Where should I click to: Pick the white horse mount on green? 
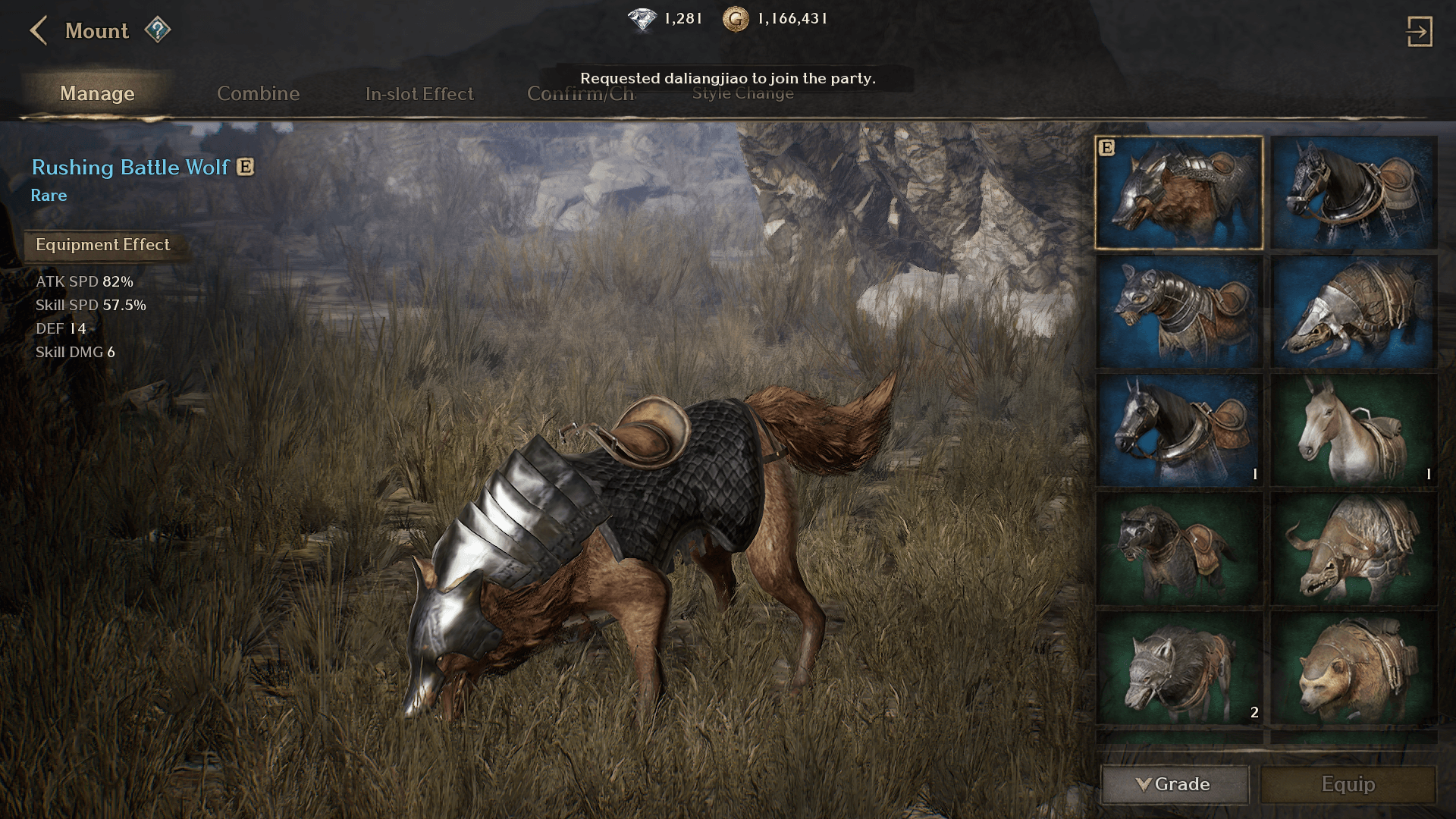(x=1354, y=430)
